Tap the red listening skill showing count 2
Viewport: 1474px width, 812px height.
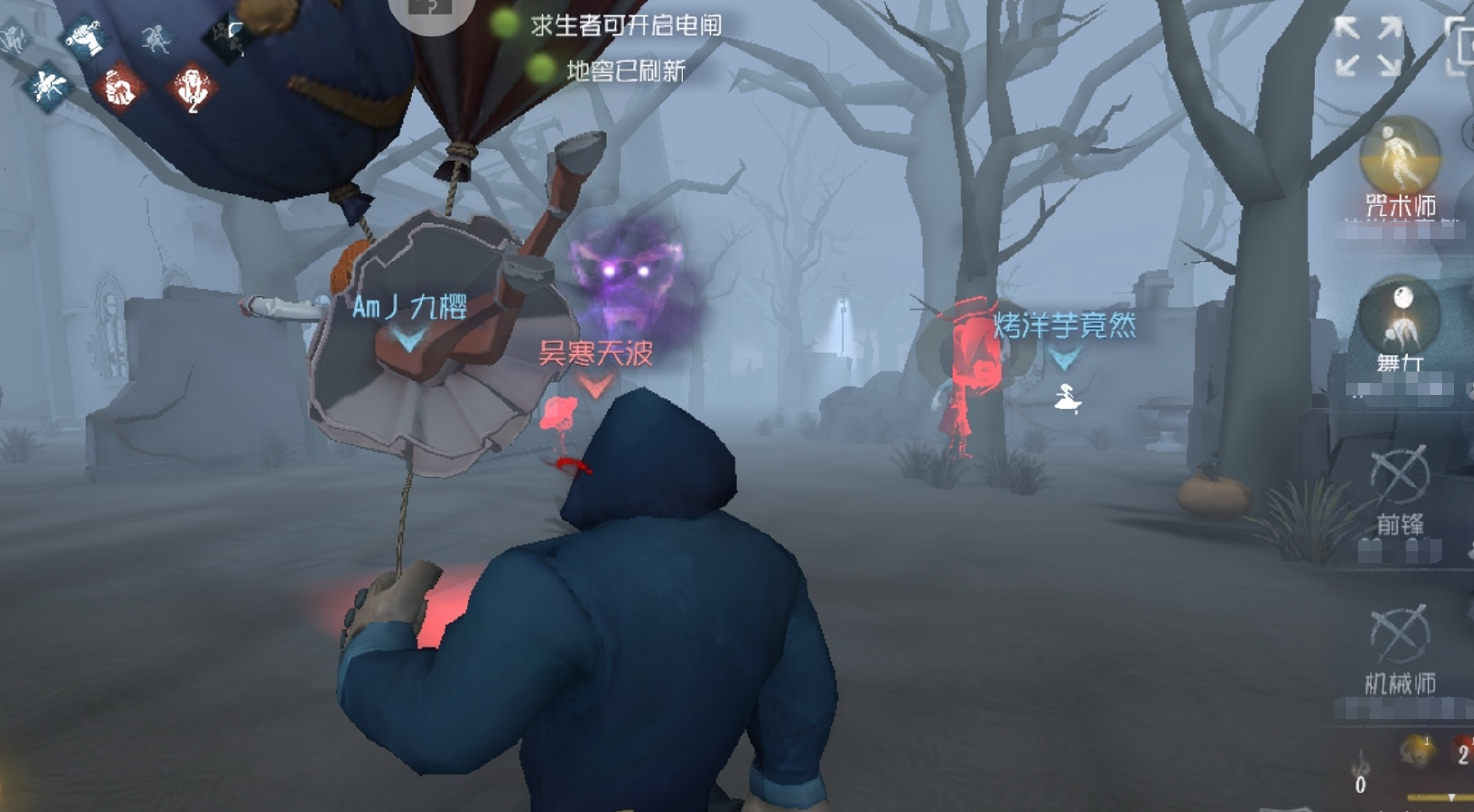[x=190, y=88]
